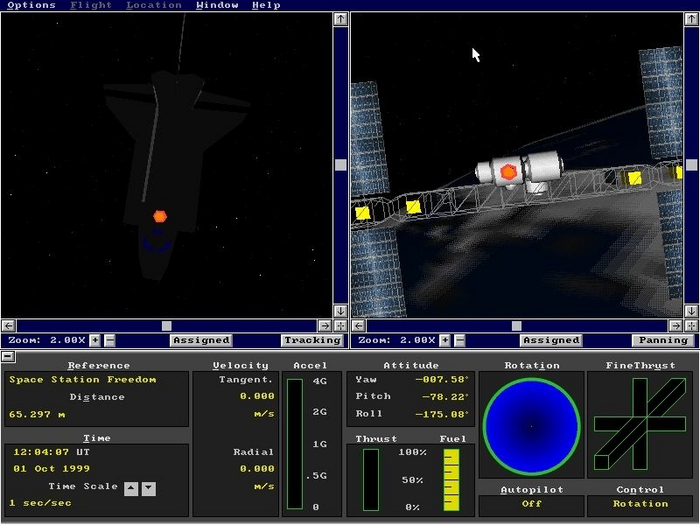Decrease the time scale with the down arrow
The width and height of the screenshot is (700, 525).
point(148,488)
